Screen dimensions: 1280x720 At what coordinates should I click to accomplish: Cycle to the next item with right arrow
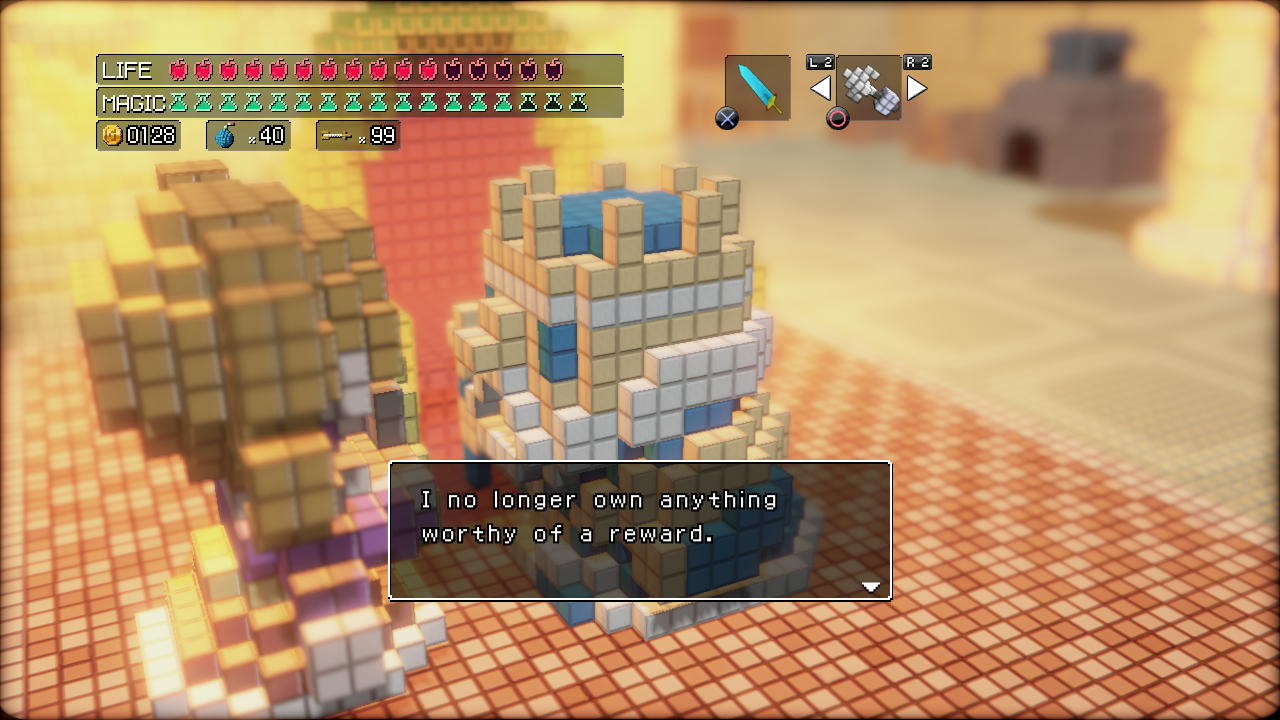916,89
